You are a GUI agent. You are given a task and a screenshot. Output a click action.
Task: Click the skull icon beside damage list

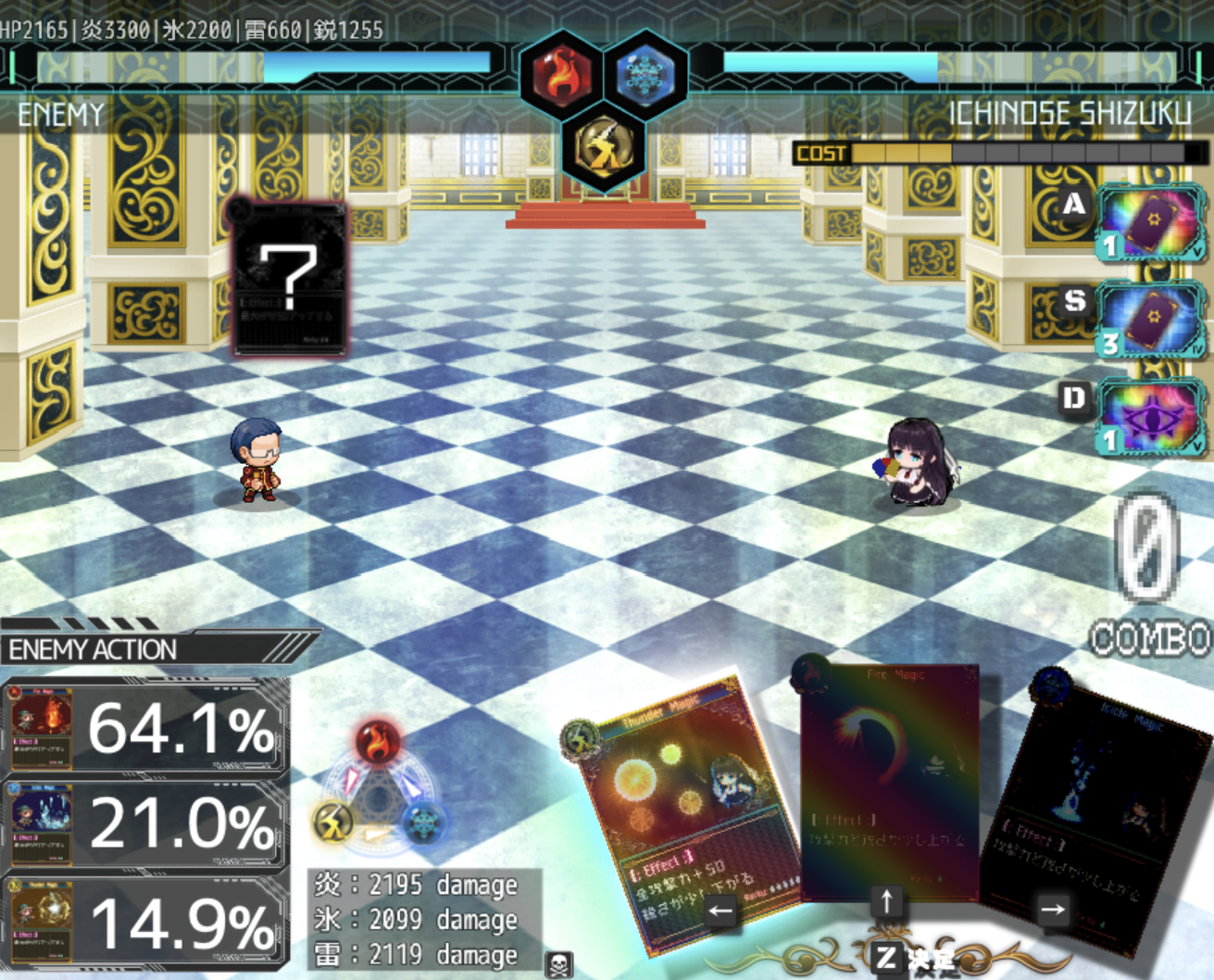click(x=558, y=964)
